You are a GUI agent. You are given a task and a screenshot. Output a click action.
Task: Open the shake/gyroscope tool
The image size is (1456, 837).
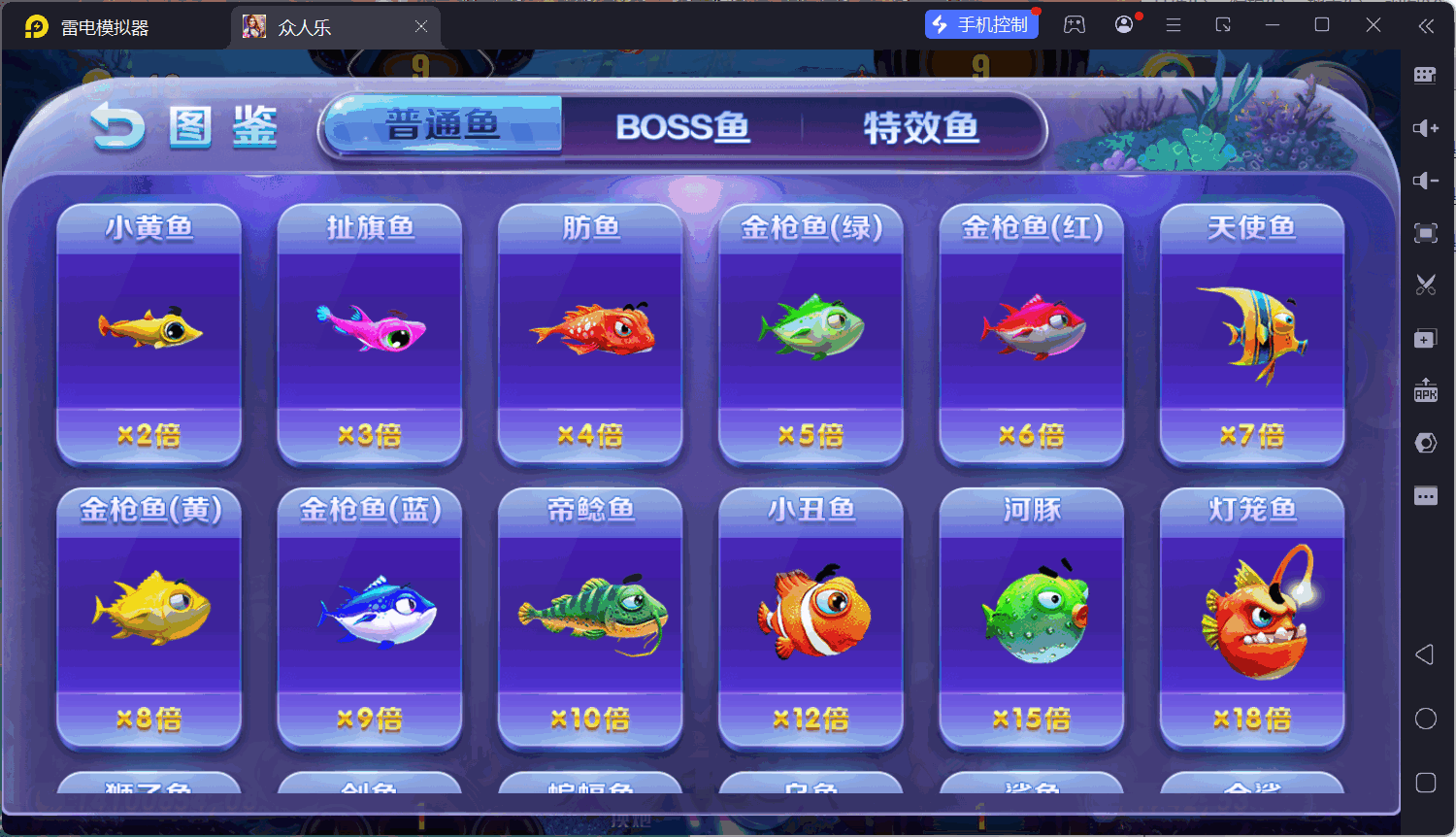pos(1426,442)
